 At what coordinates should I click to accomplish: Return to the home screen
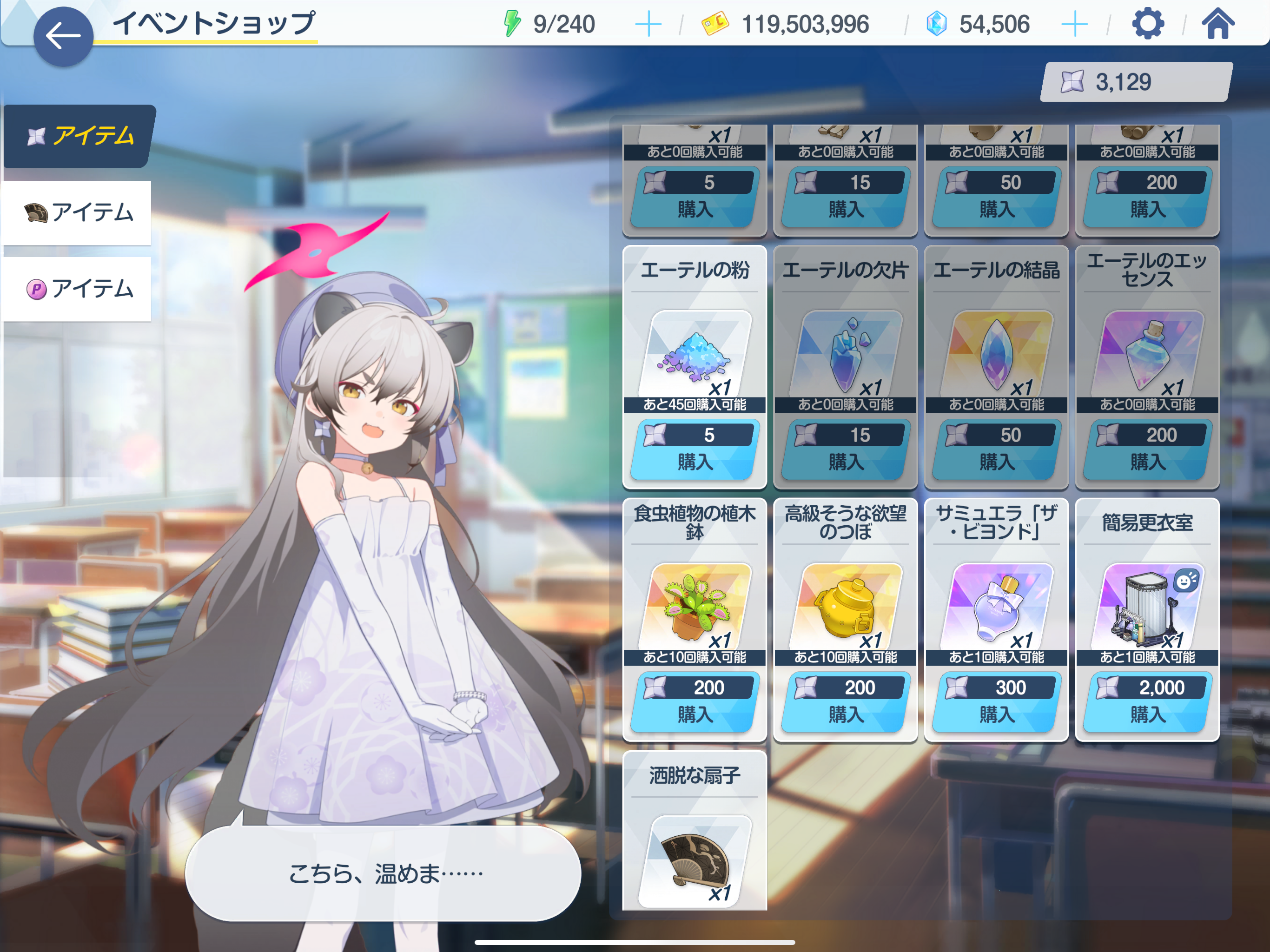[1217, 24]
